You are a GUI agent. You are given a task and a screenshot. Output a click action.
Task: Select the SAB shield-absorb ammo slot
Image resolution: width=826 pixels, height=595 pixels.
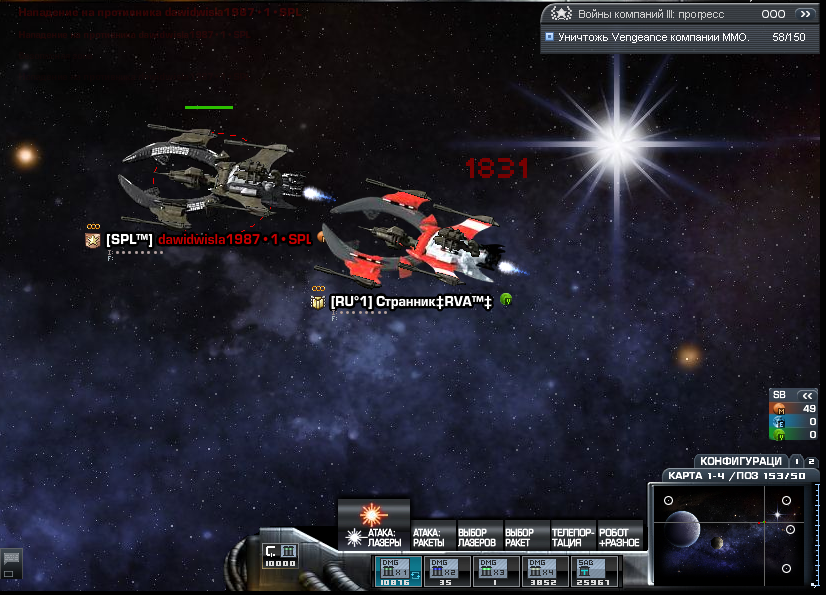click(592, 571)
